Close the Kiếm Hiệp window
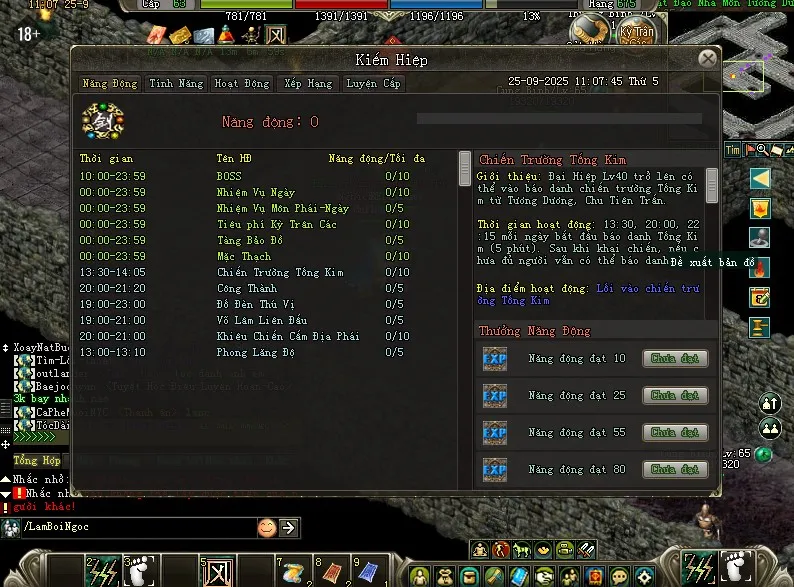This screenshot has height=587, width=794. pyautogui.click(x=708, y=59)
